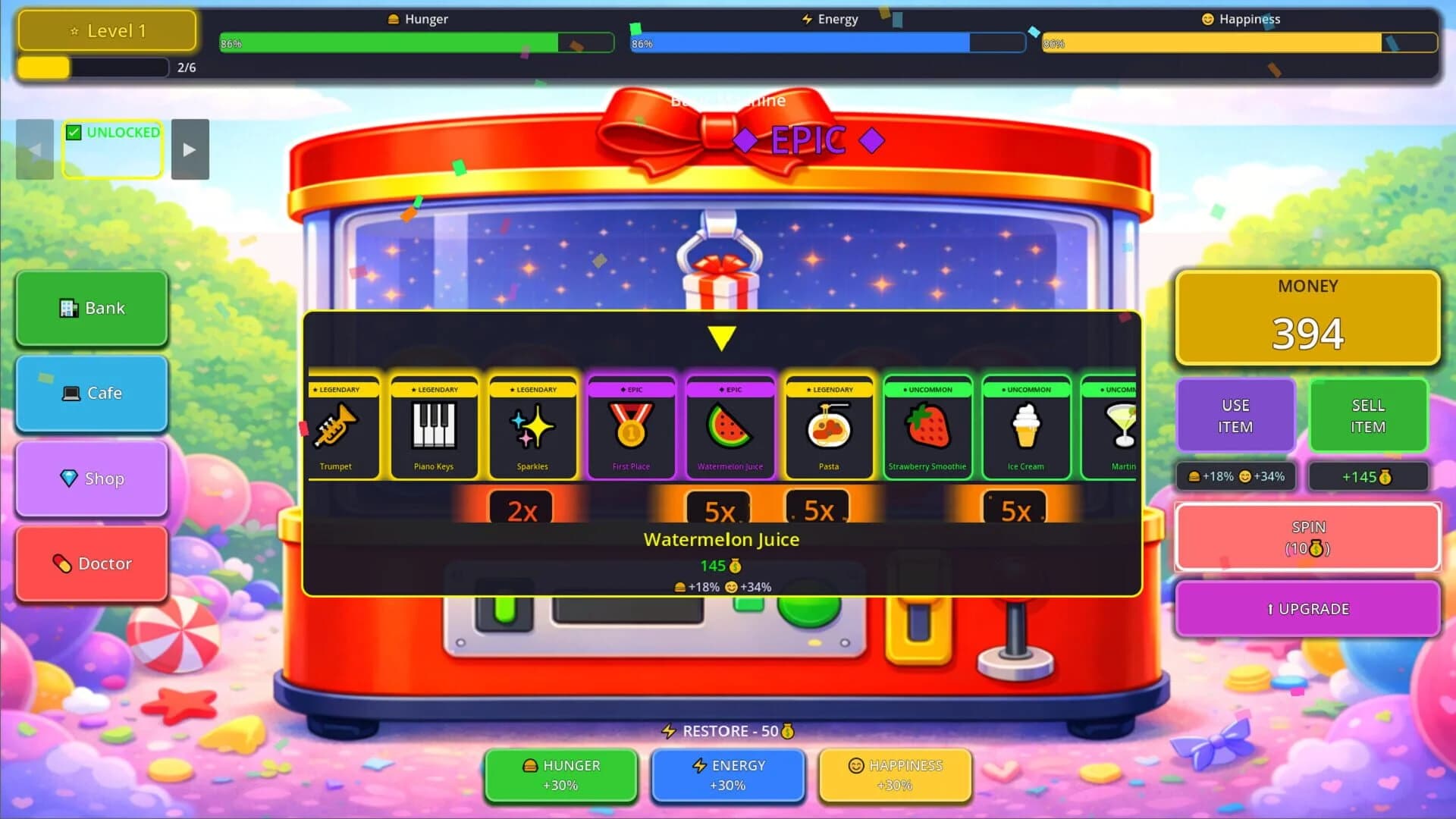Click the Bank building icon
This screenshot has height=819, width=1456.
[x=68, y=307]
